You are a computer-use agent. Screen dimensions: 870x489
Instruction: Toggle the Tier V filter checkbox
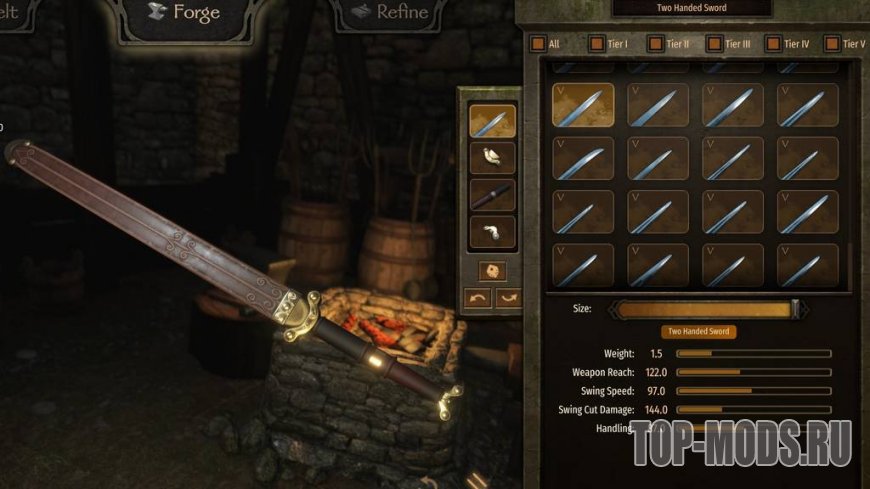832,44
